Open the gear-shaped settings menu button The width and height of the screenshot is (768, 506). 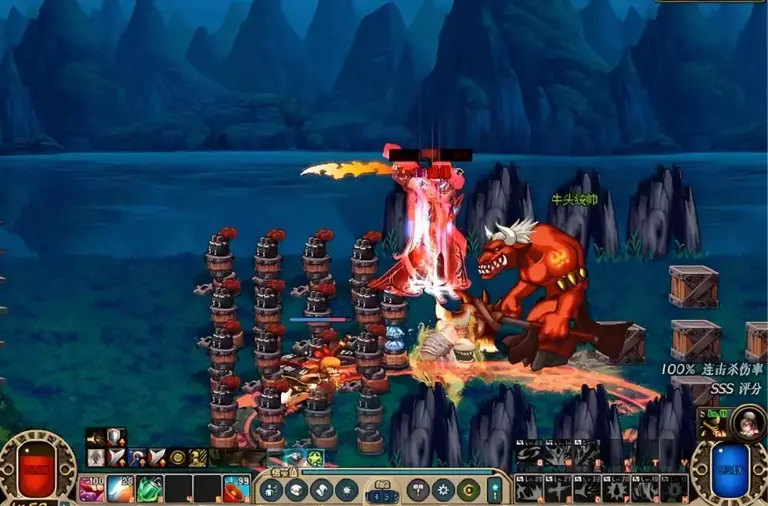click(445, 490)
